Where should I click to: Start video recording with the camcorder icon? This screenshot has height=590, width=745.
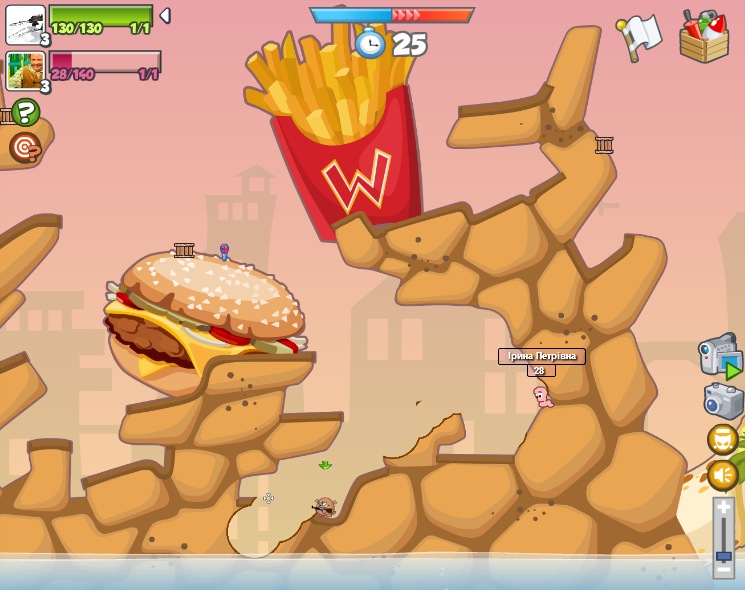tap(719, 357)
